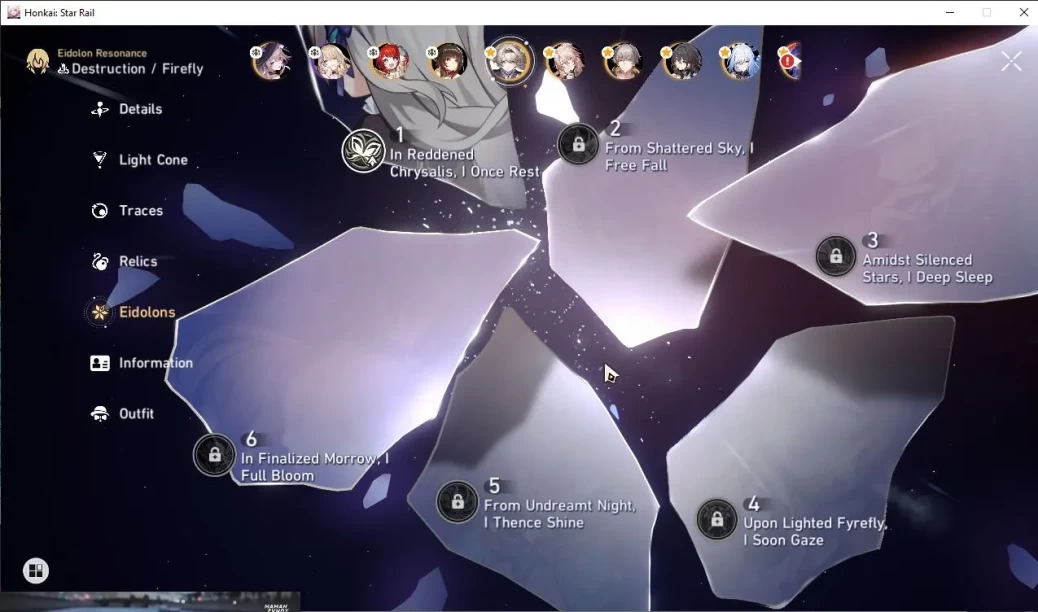1038x612 pixels.
Task: Choose the red-haired character portrait
Action: (389, 61)
